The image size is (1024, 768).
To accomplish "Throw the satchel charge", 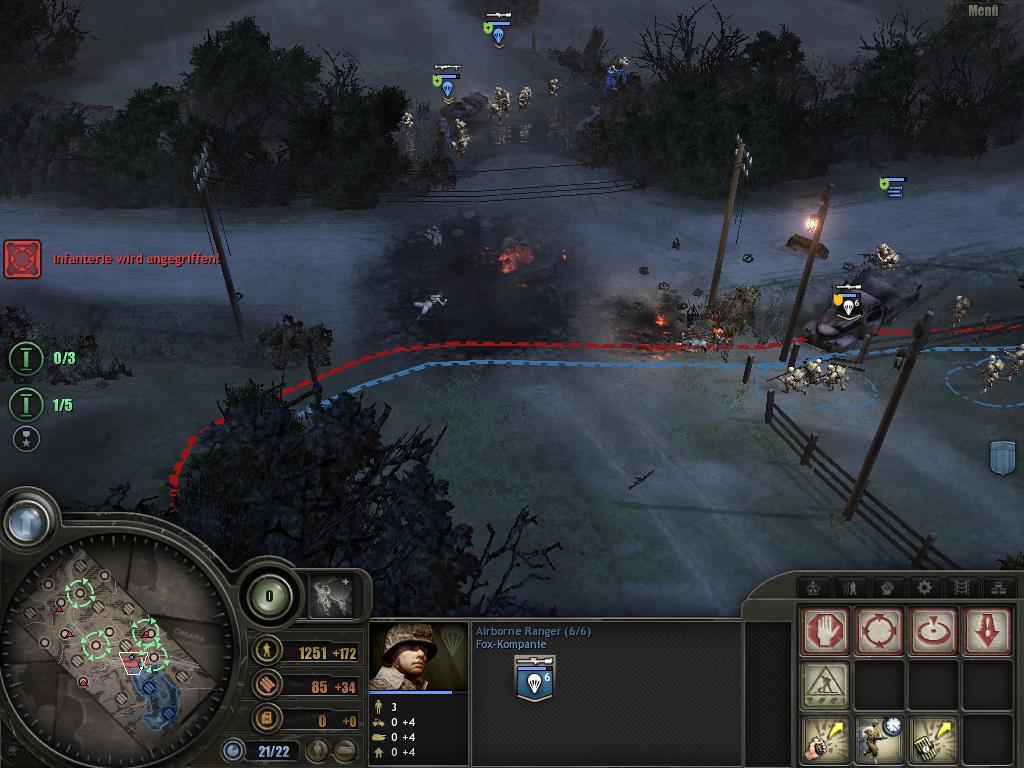I will click(x=933, y=739).
